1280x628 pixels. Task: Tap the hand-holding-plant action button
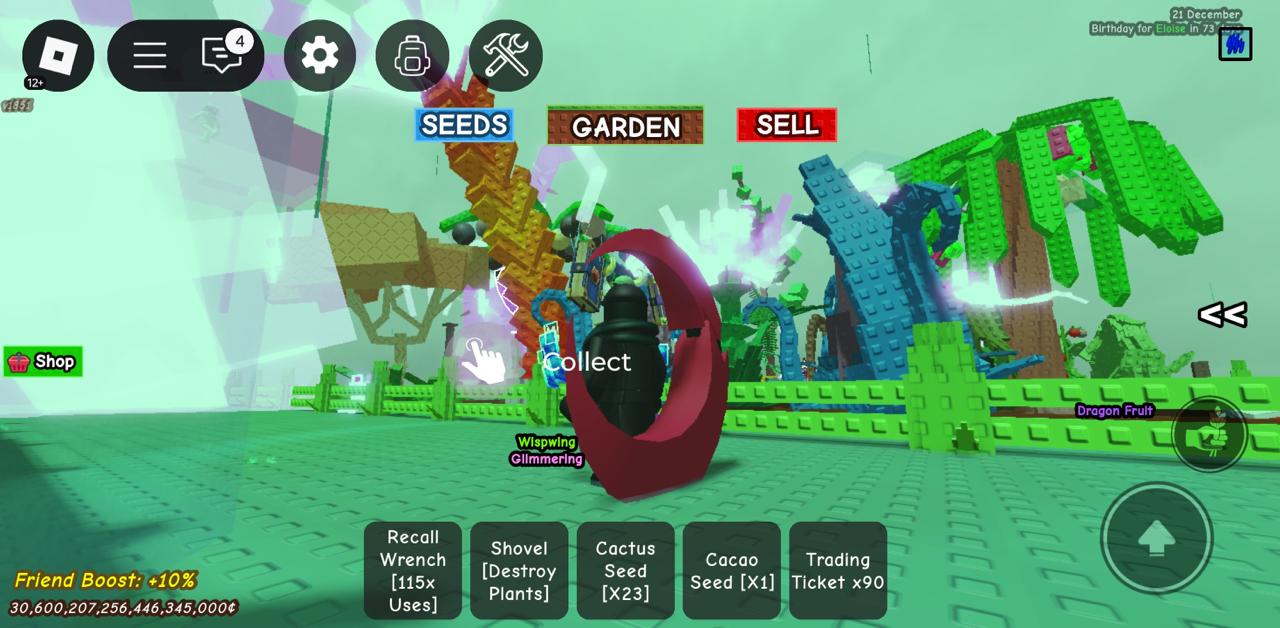pyautogui.click(x=1210, y=434)
